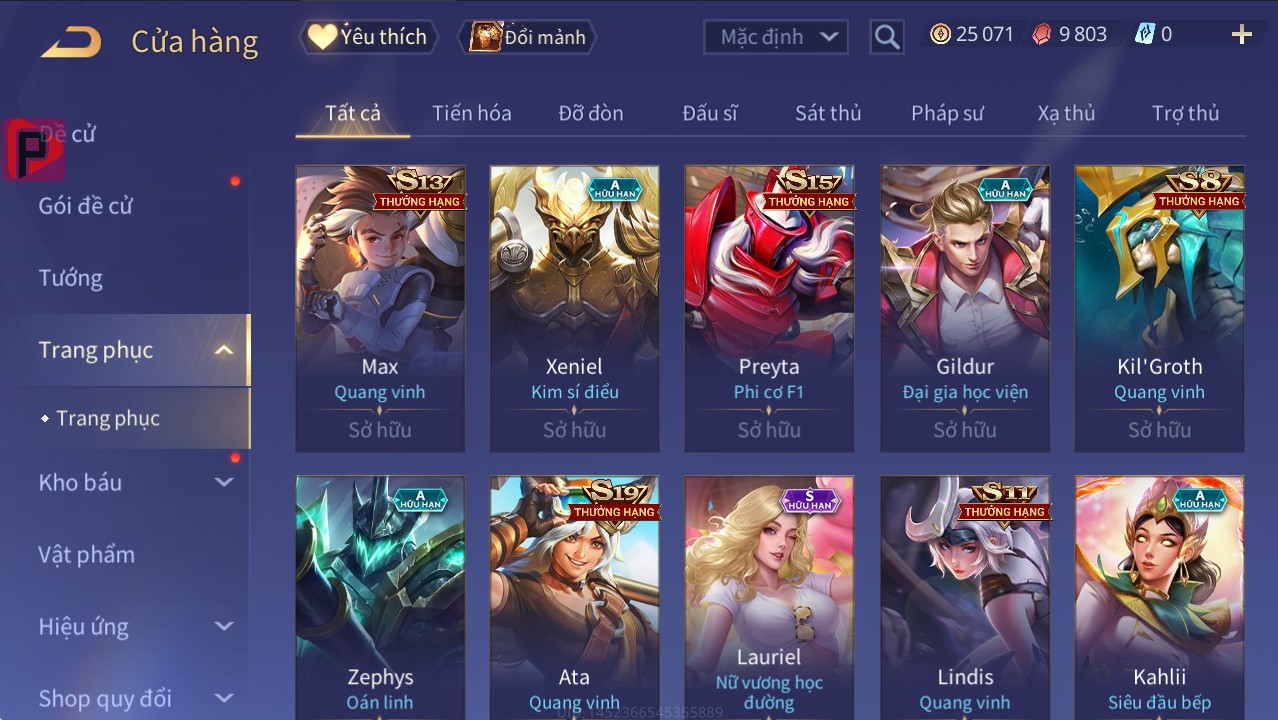The image size is (1278, 720).
Task: Go back using the return arrow
Action: click(x=71, y=42)
